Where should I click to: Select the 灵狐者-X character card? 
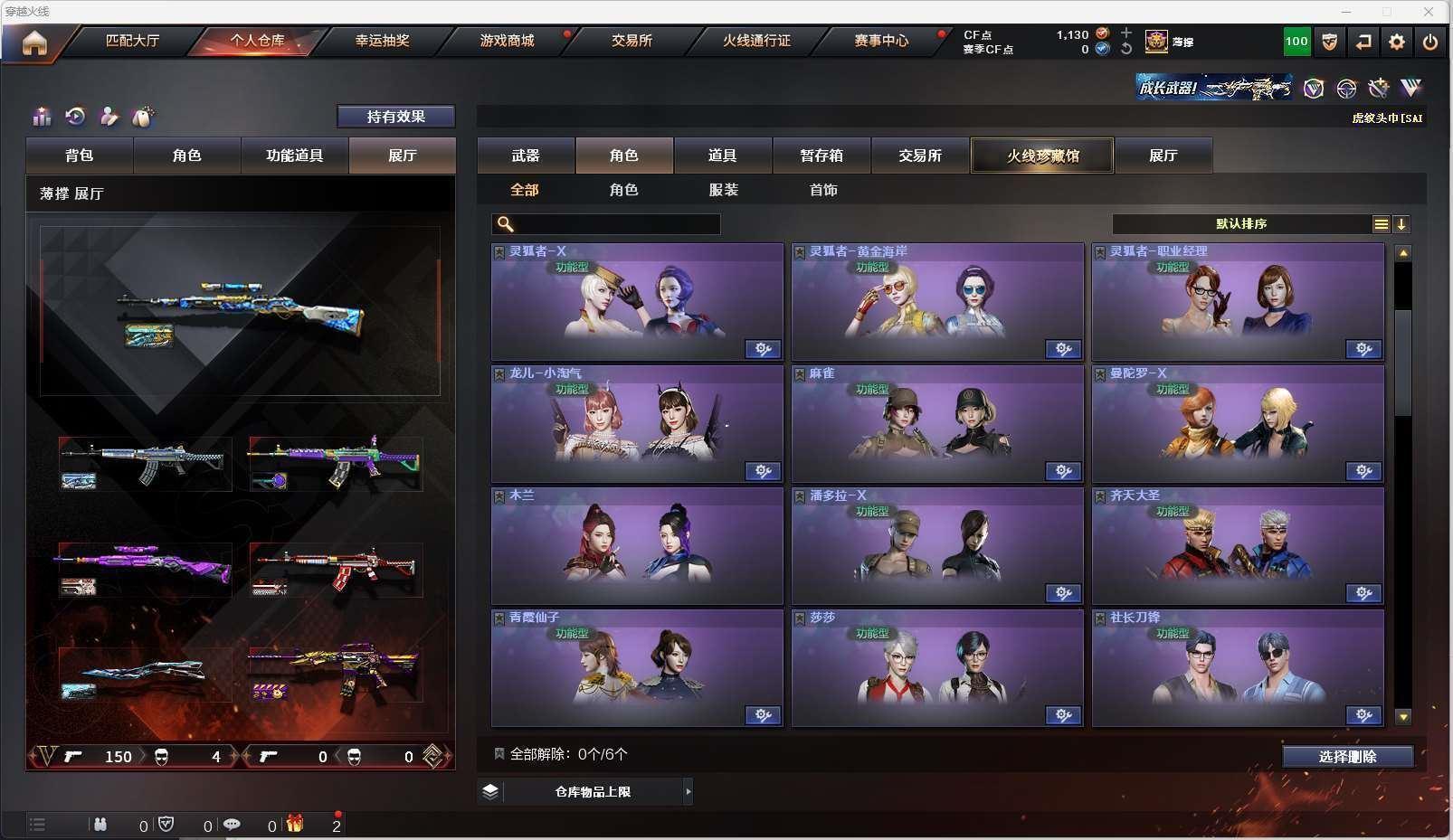click(637, 302)
